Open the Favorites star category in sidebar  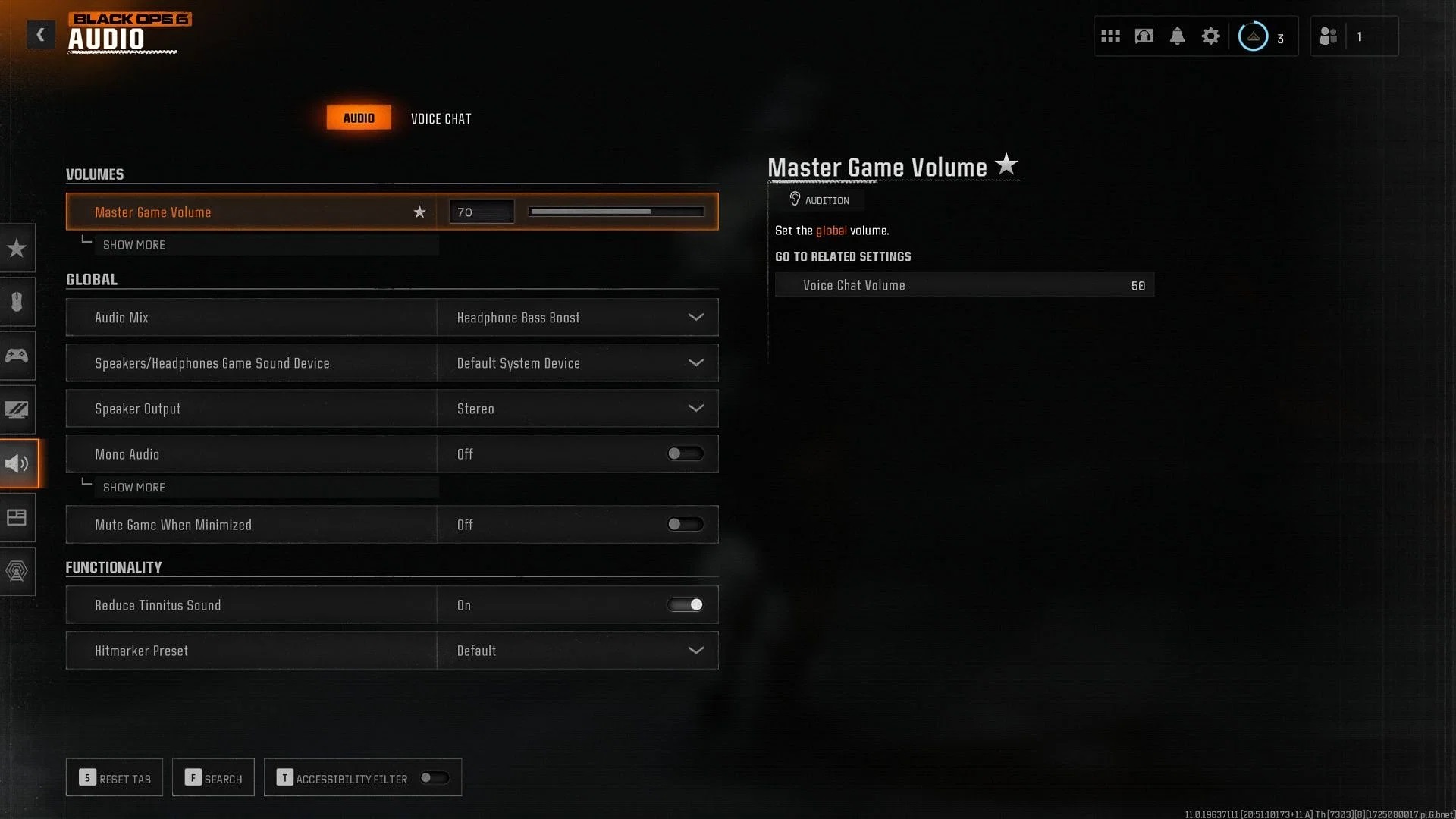pos(17,248)
